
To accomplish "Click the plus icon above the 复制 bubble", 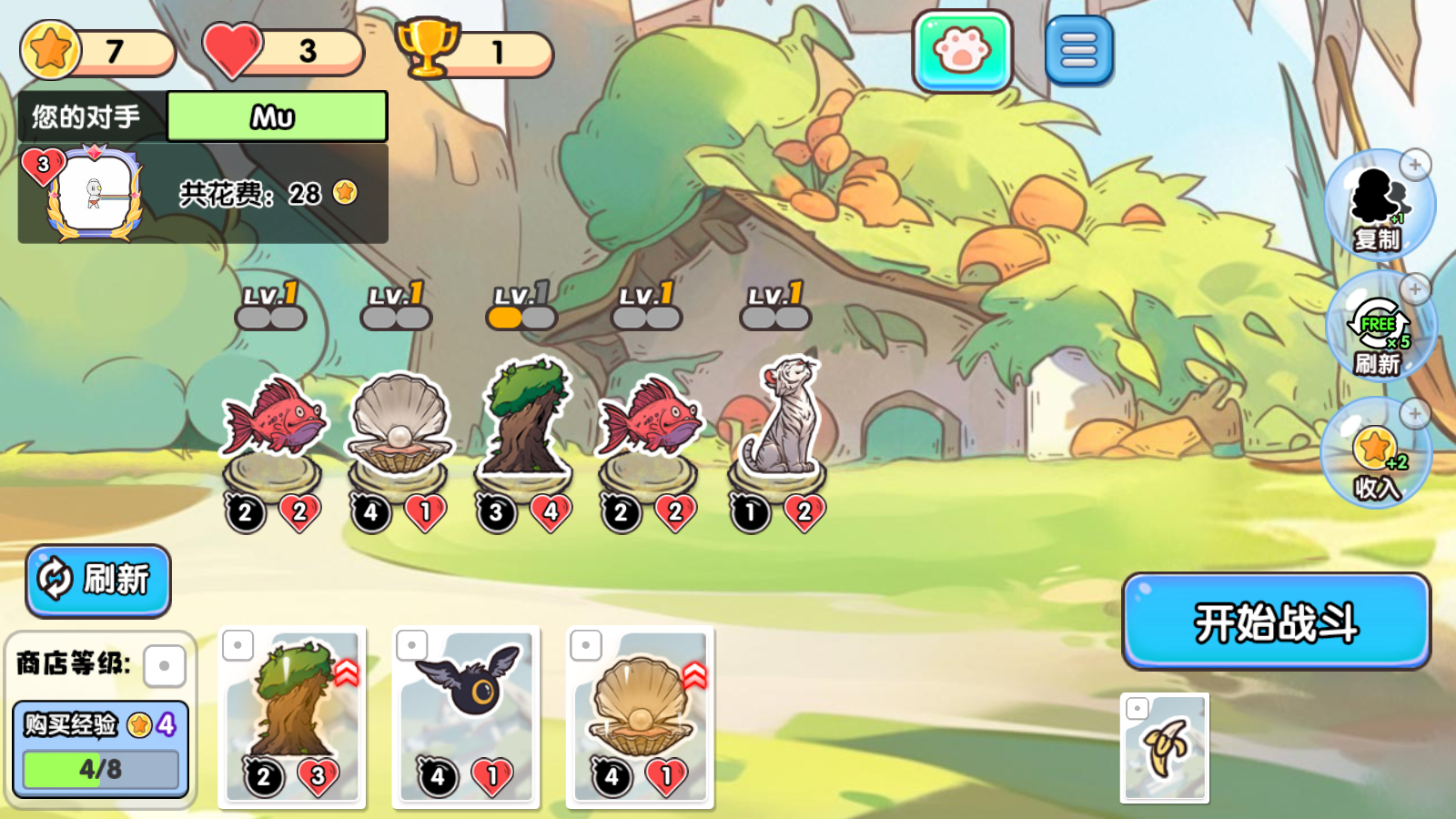I will [1414, 163].
